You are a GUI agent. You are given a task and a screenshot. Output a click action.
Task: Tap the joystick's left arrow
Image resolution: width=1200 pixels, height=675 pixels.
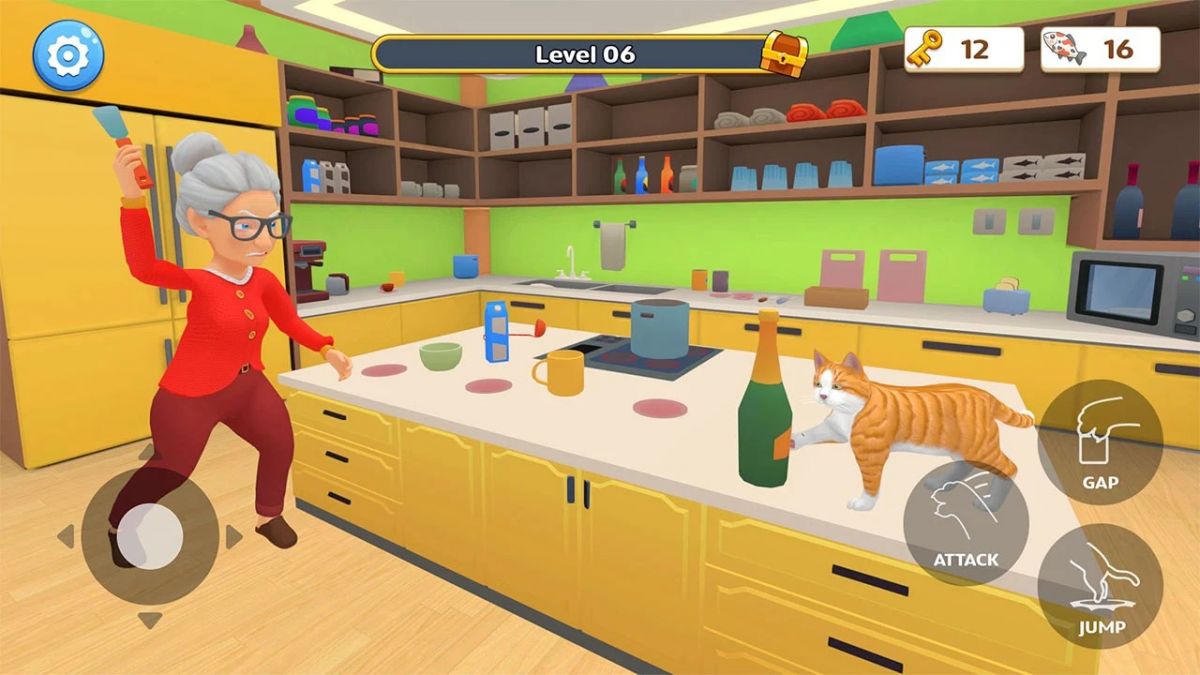pyautogui.click(x=66, y=537)
